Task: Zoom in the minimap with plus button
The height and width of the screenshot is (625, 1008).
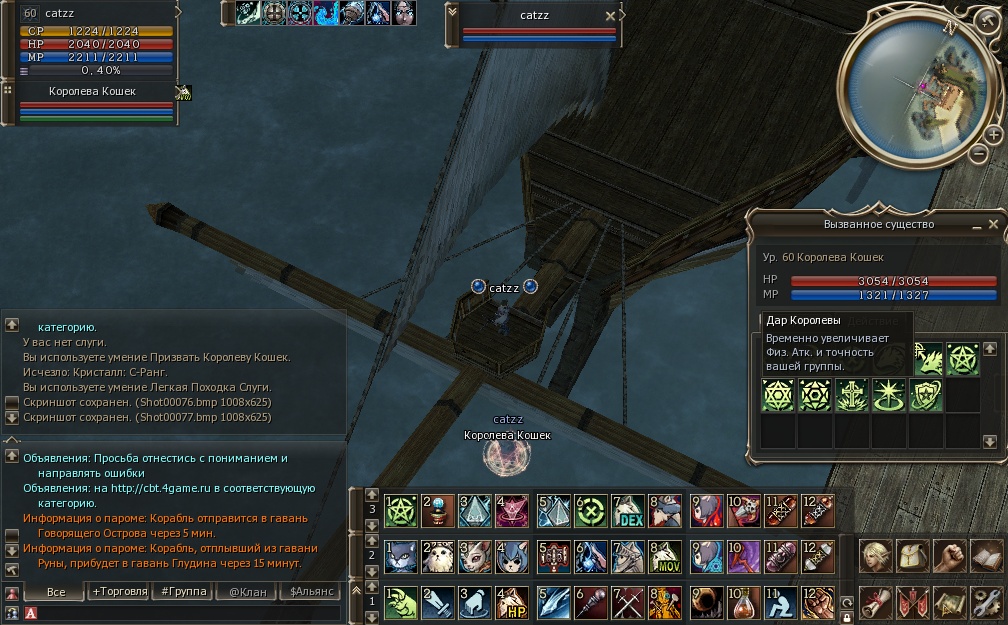Action: click(992, 134)
